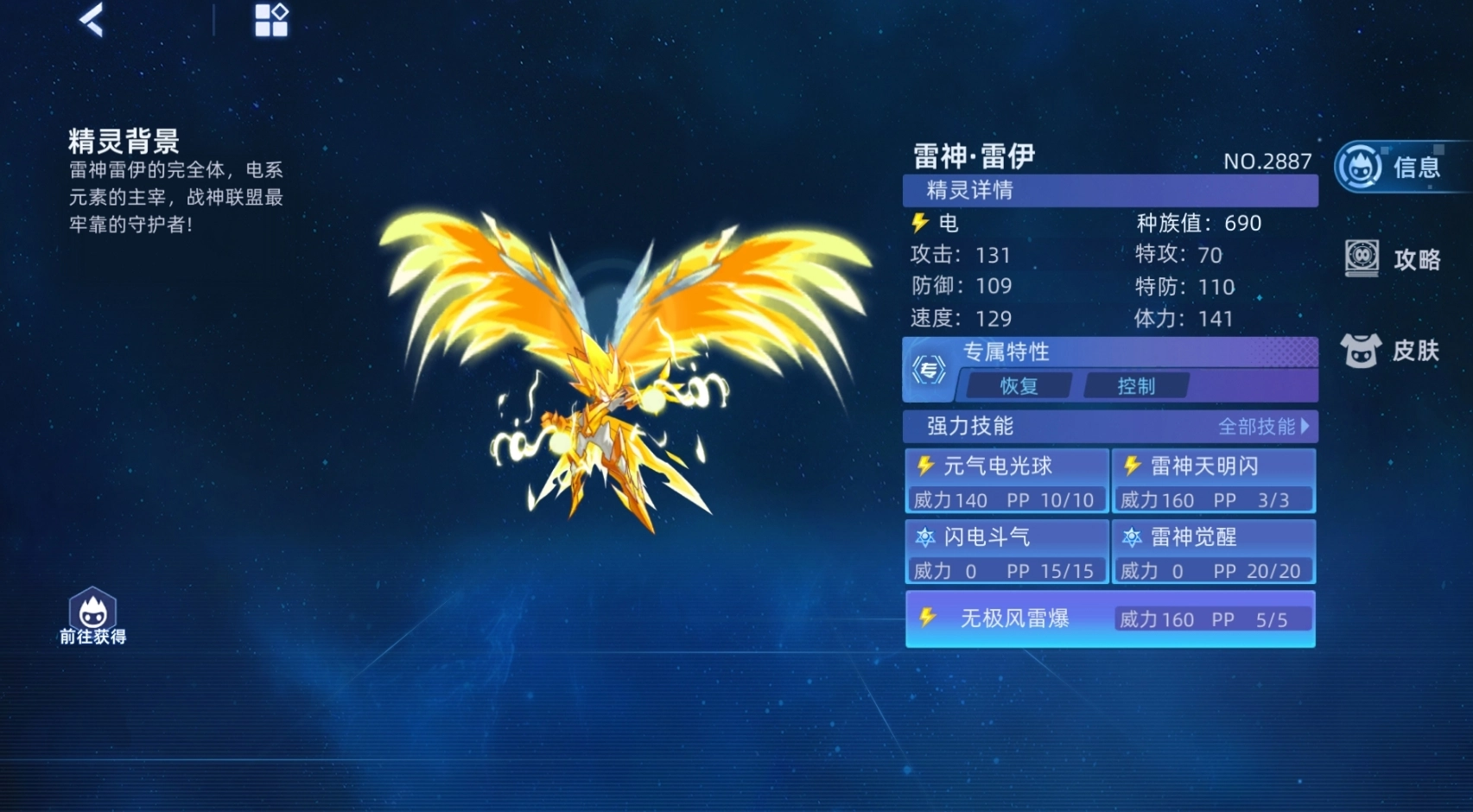Select the 元气电光球 skill
The width and height of the screenshot is (1473, 812).
1006,481
